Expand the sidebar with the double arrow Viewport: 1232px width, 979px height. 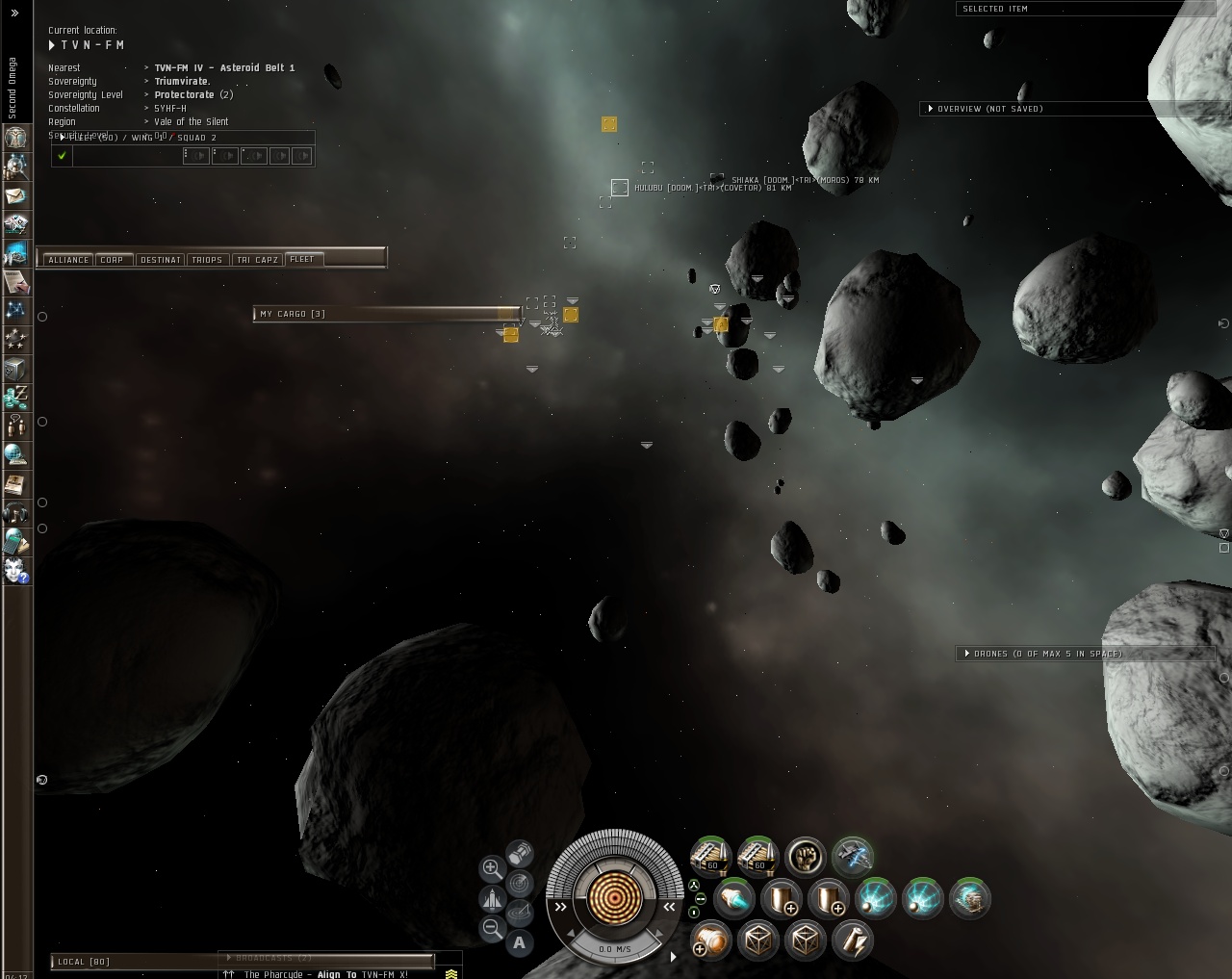point(14,13)
